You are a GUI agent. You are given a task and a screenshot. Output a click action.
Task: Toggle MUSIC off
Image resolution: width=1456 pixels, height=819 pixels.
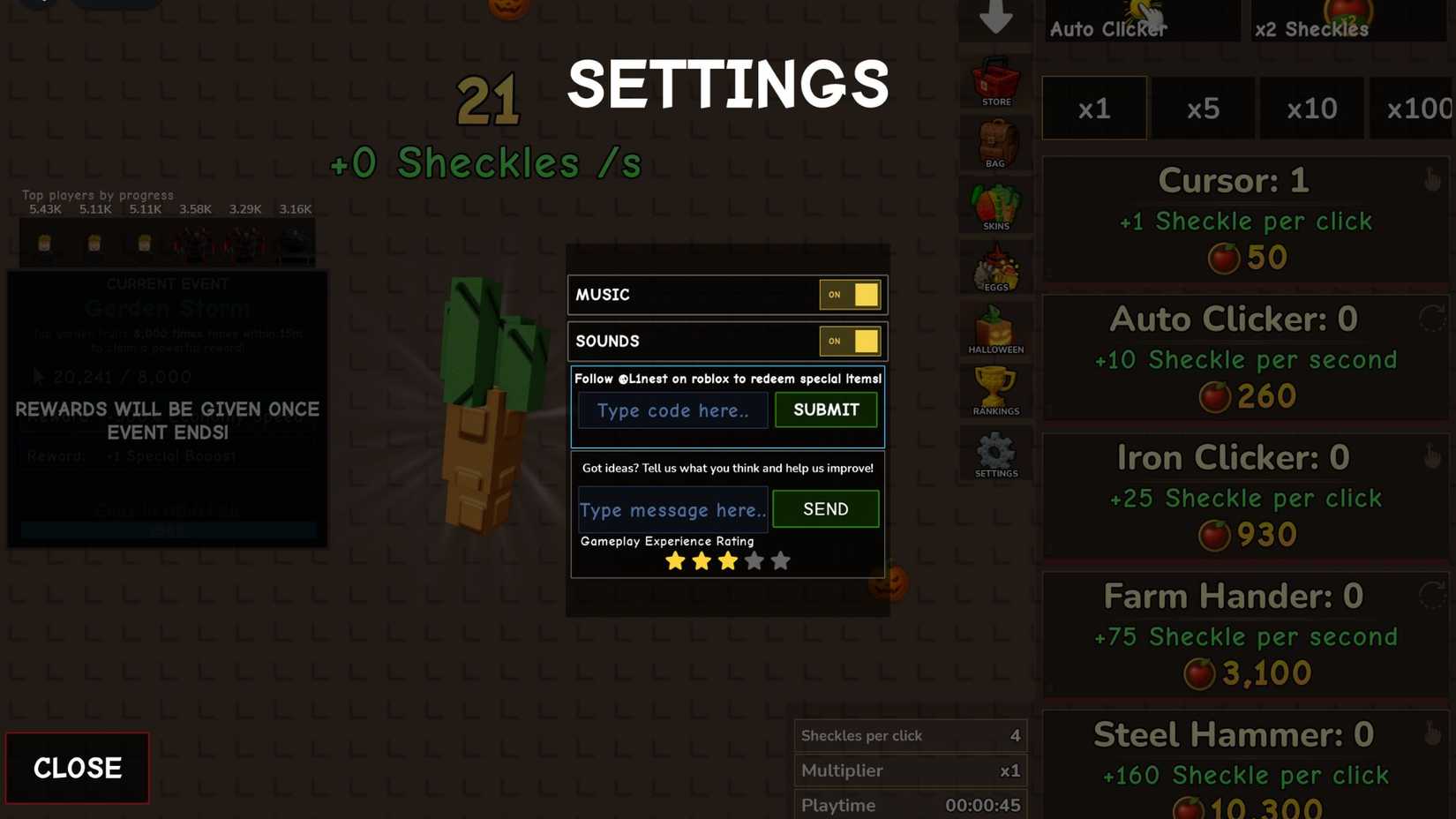(850, 295)
